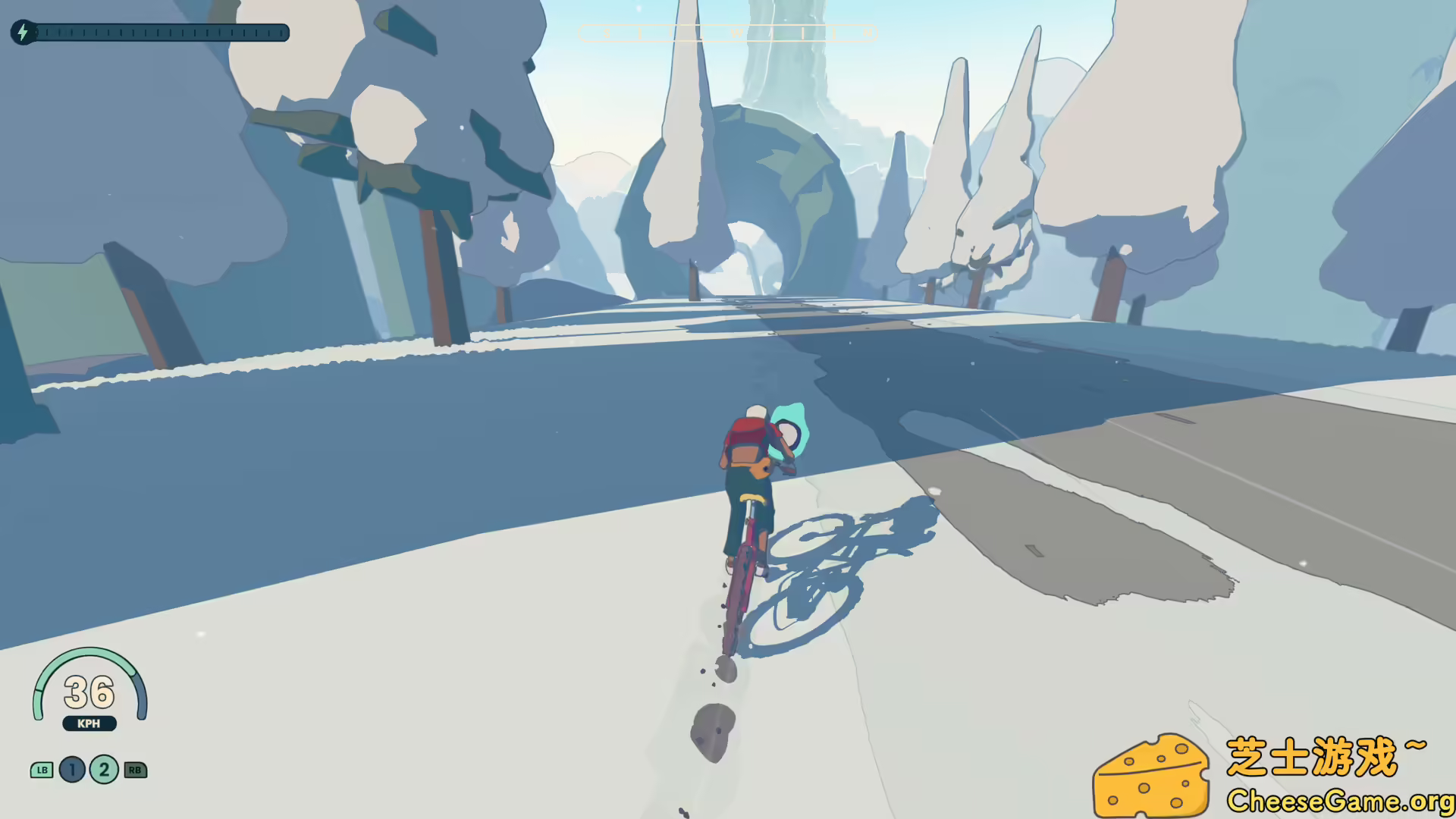
Task: Toggle the active gear 2 indicator
Action: pyautogui.click(x=102, y=770)
